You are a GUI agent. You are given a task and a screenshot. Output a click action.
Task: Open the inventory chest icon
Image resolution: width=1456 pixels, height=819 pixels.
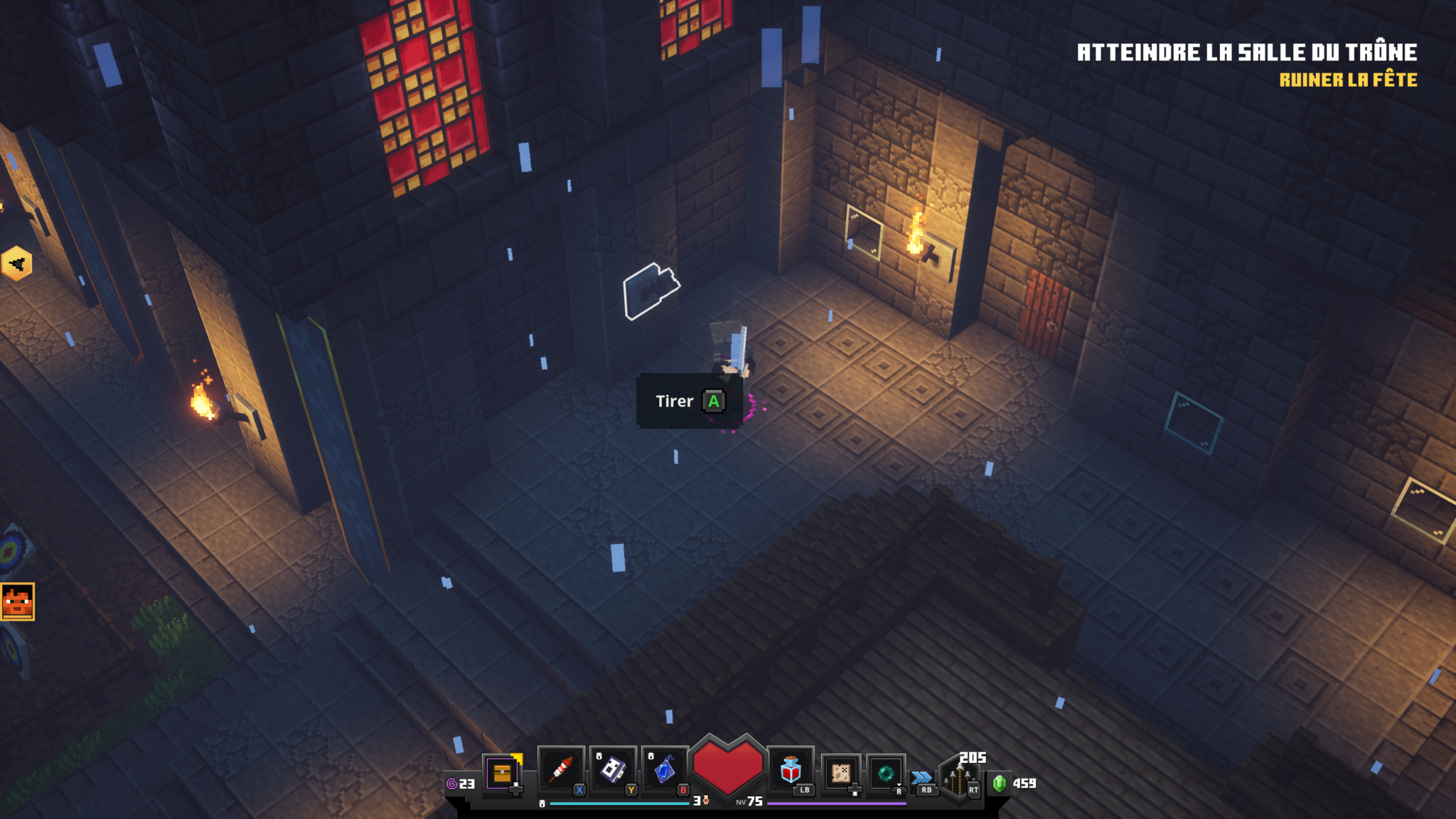click(x=502, y=773)
